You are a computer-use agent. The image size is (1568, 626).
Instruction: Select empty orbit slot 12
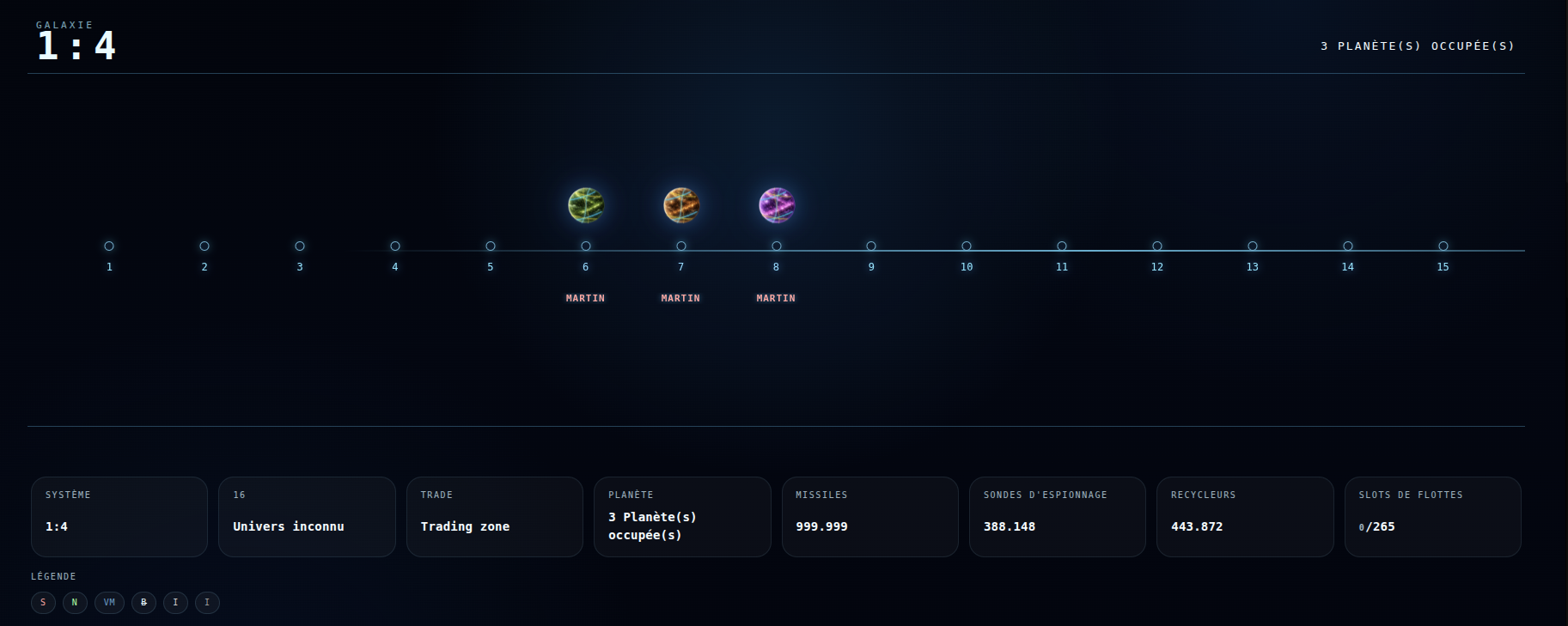1157,246
